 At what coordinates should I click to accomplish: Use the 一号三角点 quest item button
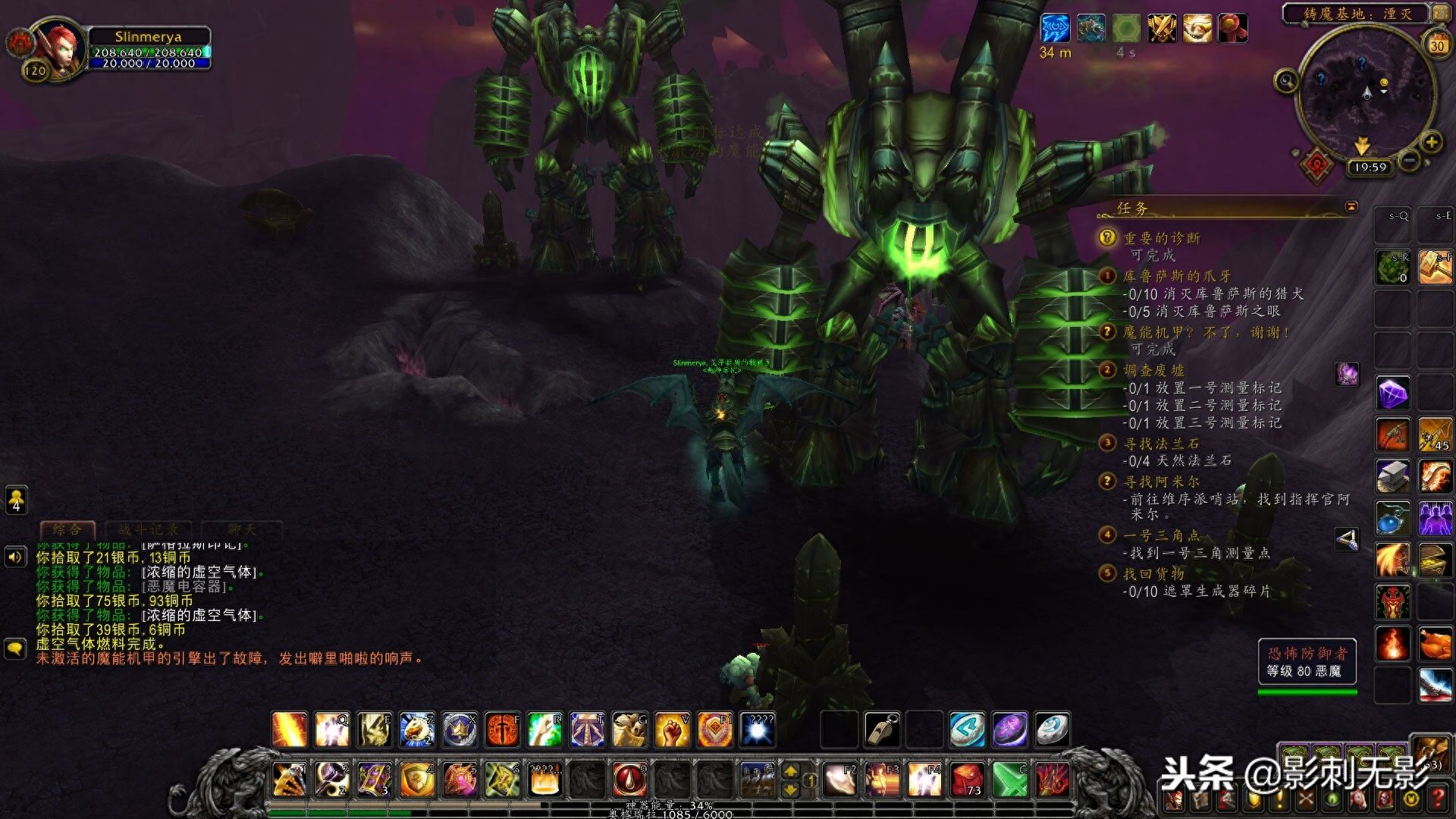click(1347, 540)
